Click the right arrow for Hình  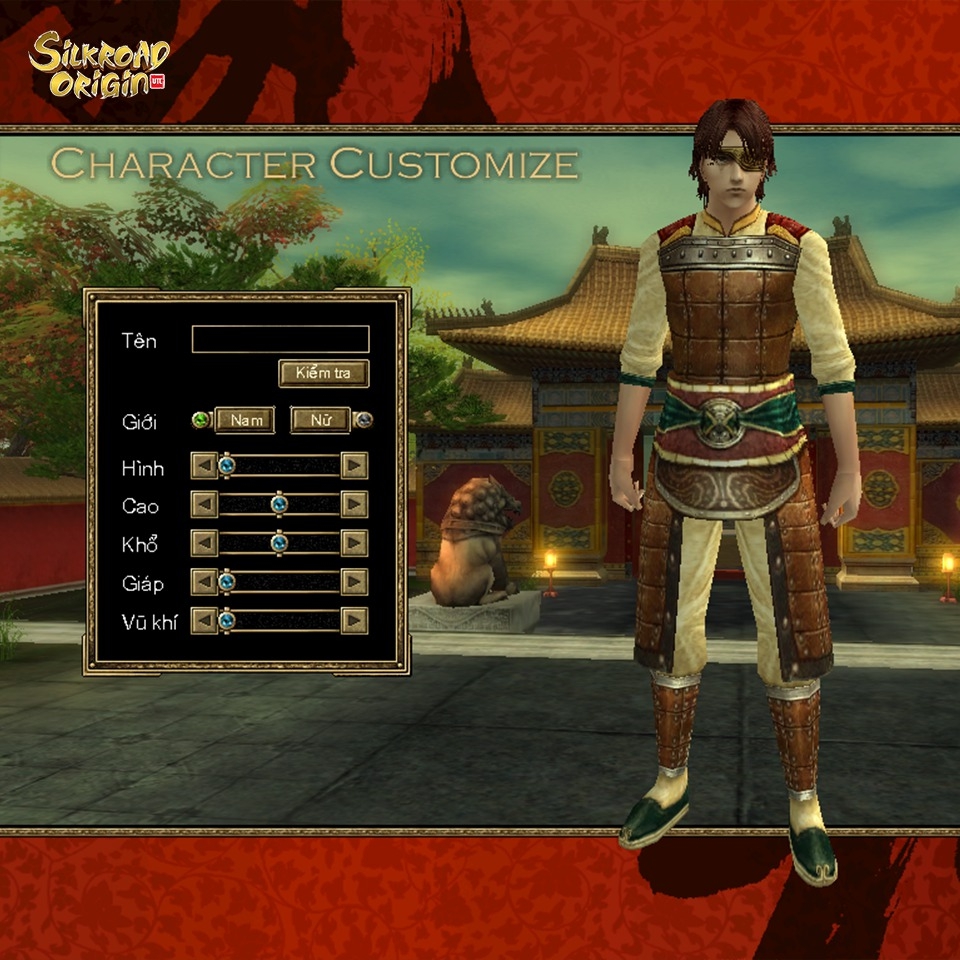(354, 466)
